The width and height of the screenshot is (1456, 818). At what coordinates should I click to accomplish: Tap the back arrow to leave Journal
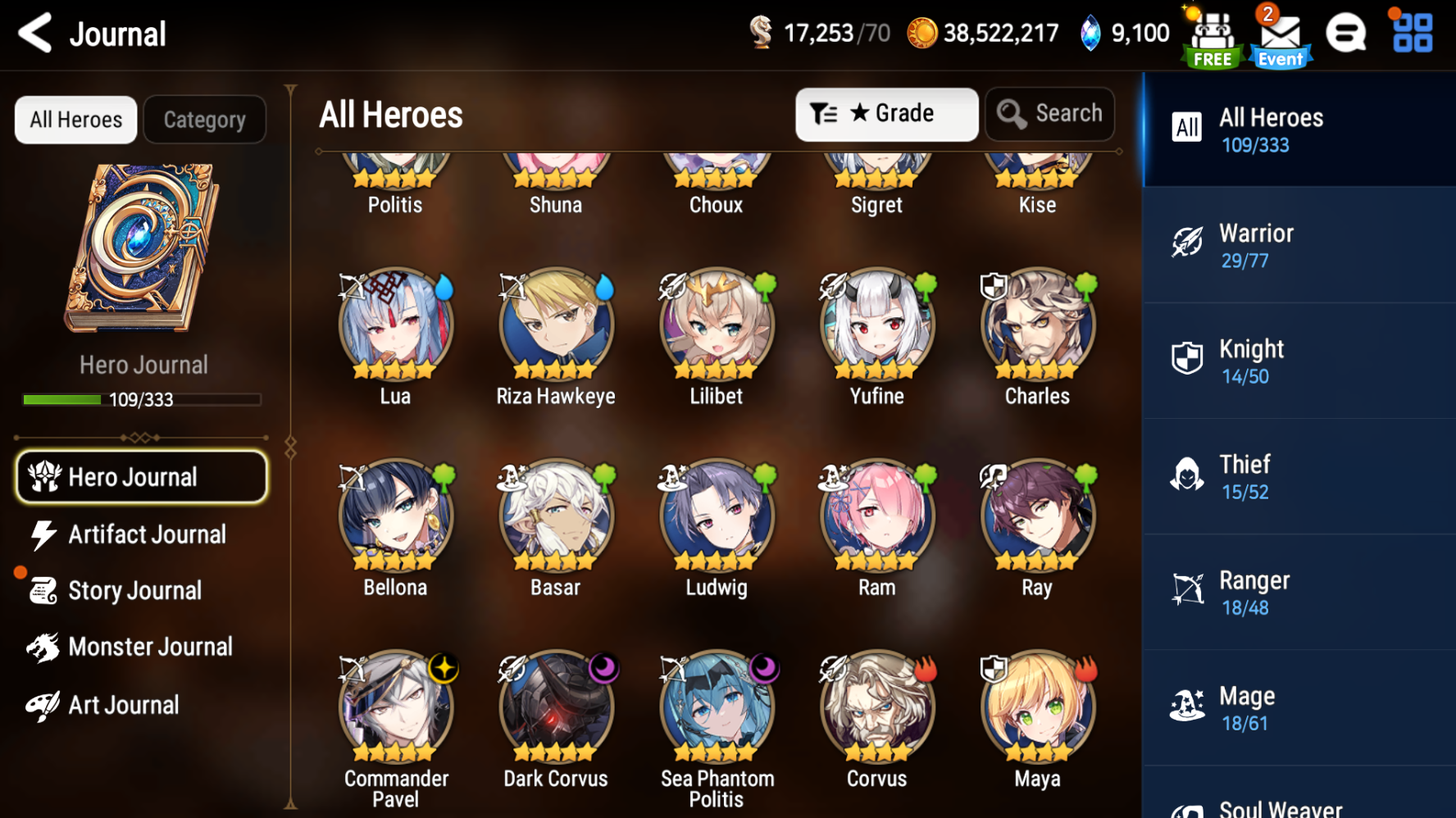[x=33, y=34]
